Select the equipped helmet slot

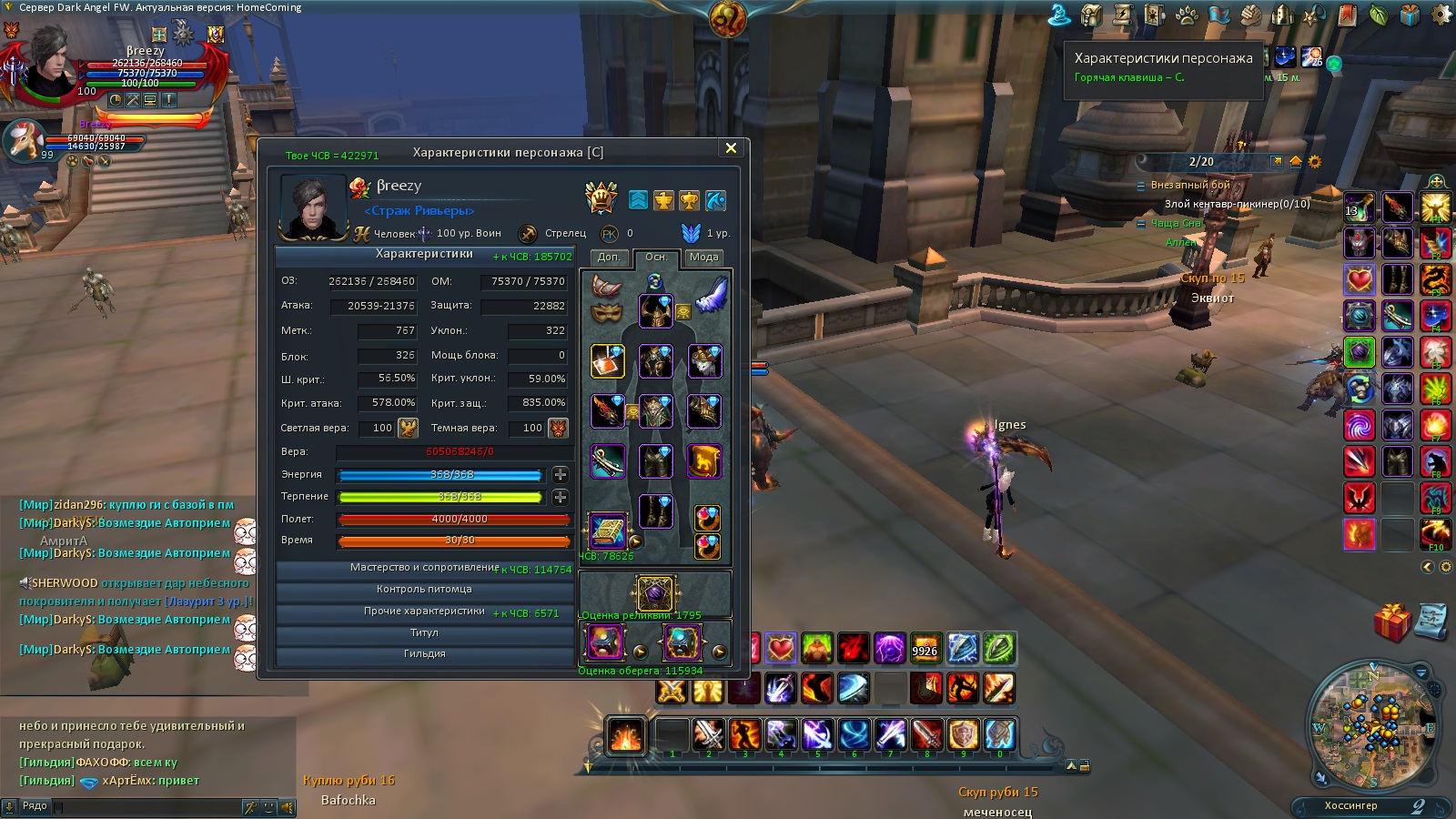(655, 311)
